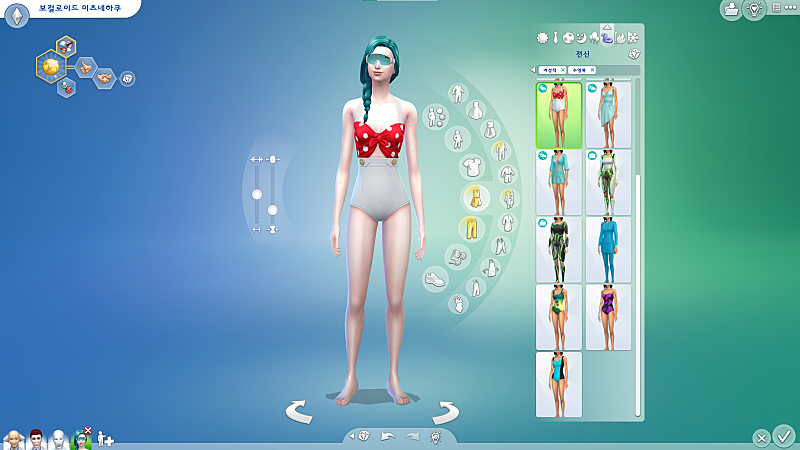Viewport: 800px width, 450px height.
Task: Switch to the swimwear outfit category tab
Action: click(607, 37)
